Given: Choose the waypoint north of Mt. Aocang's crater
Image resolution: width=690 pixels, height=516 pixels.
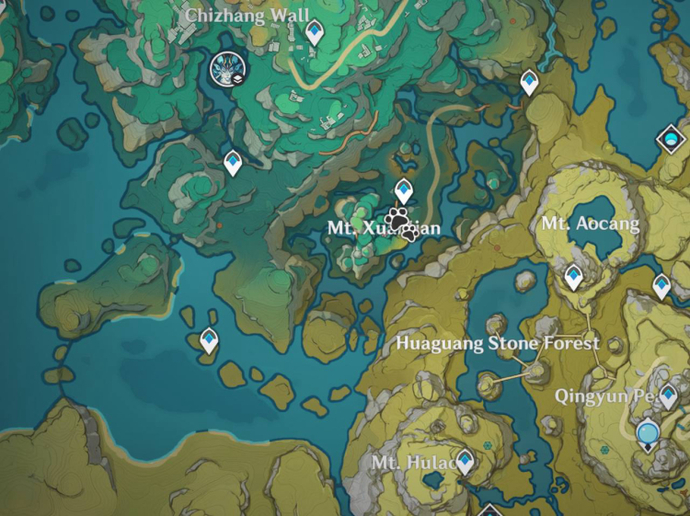Looking at the screenshot, I should tap(529, 82).
